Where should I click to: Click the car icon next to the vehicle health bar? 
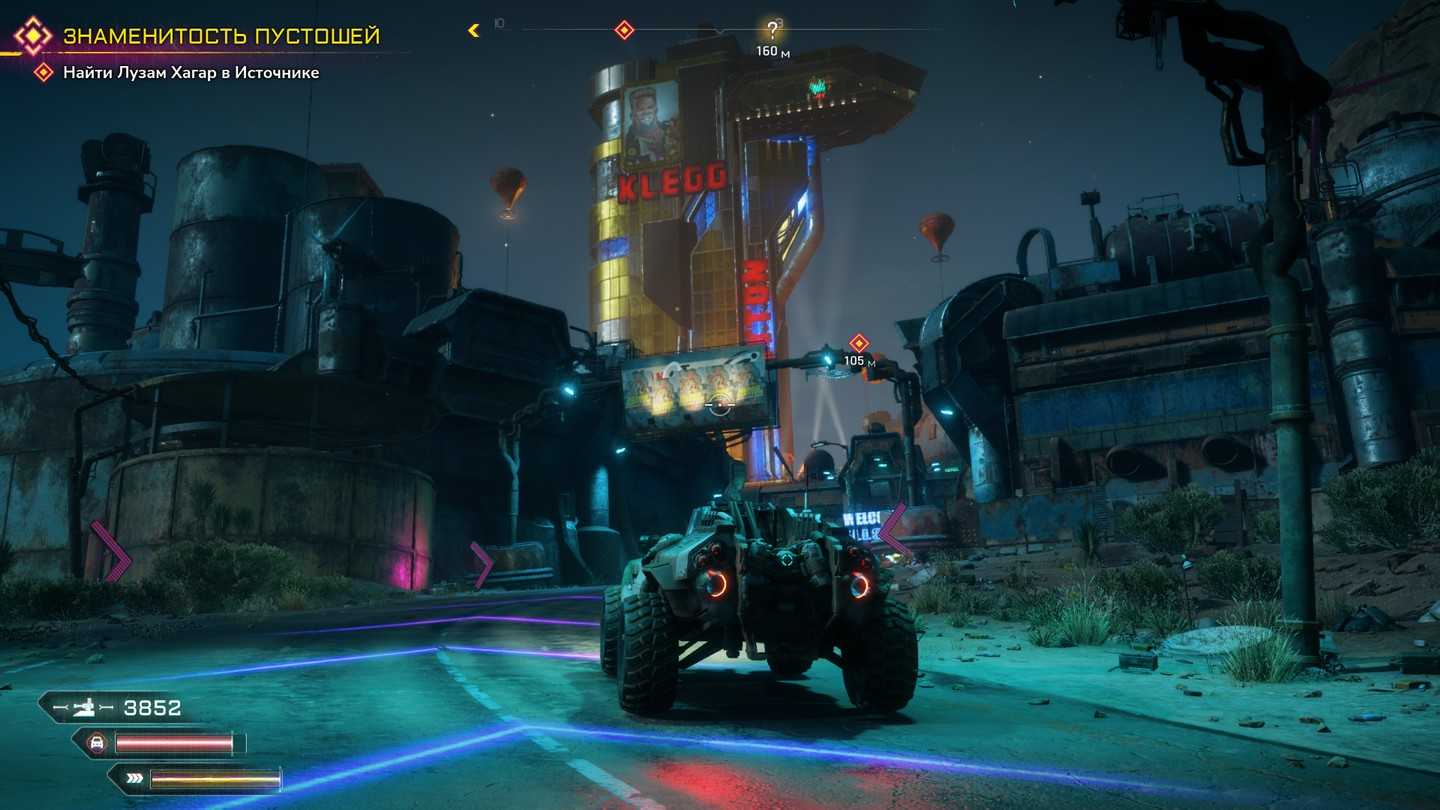(x=98, y=743)
